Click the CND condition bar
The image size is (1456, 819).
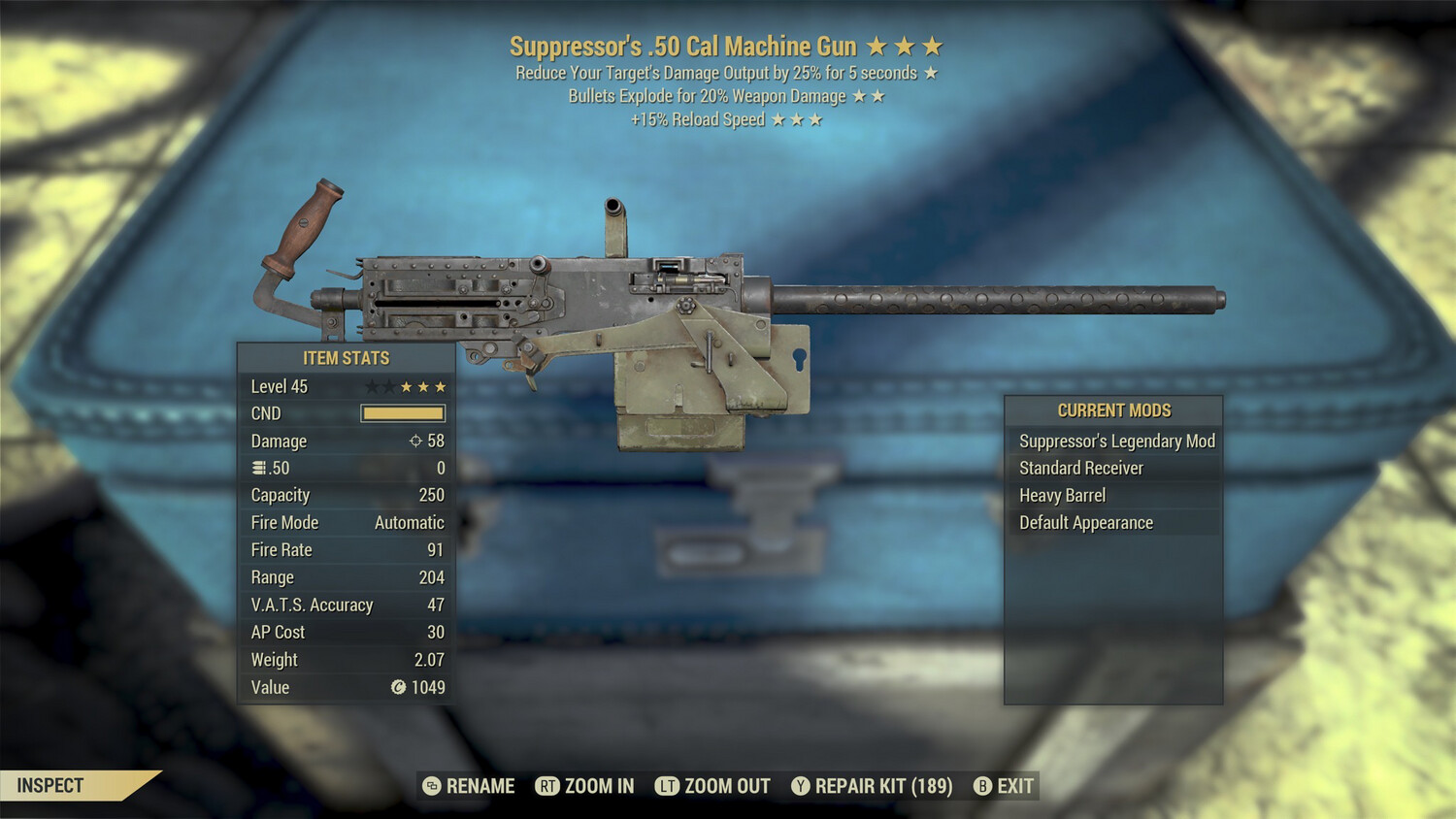click(x=401, y=413)
